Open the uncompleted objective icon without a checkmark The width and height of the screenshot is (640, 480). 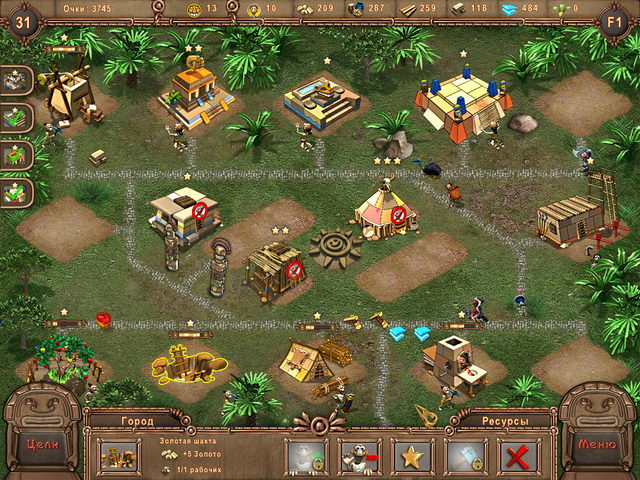(x=17, y=79)
